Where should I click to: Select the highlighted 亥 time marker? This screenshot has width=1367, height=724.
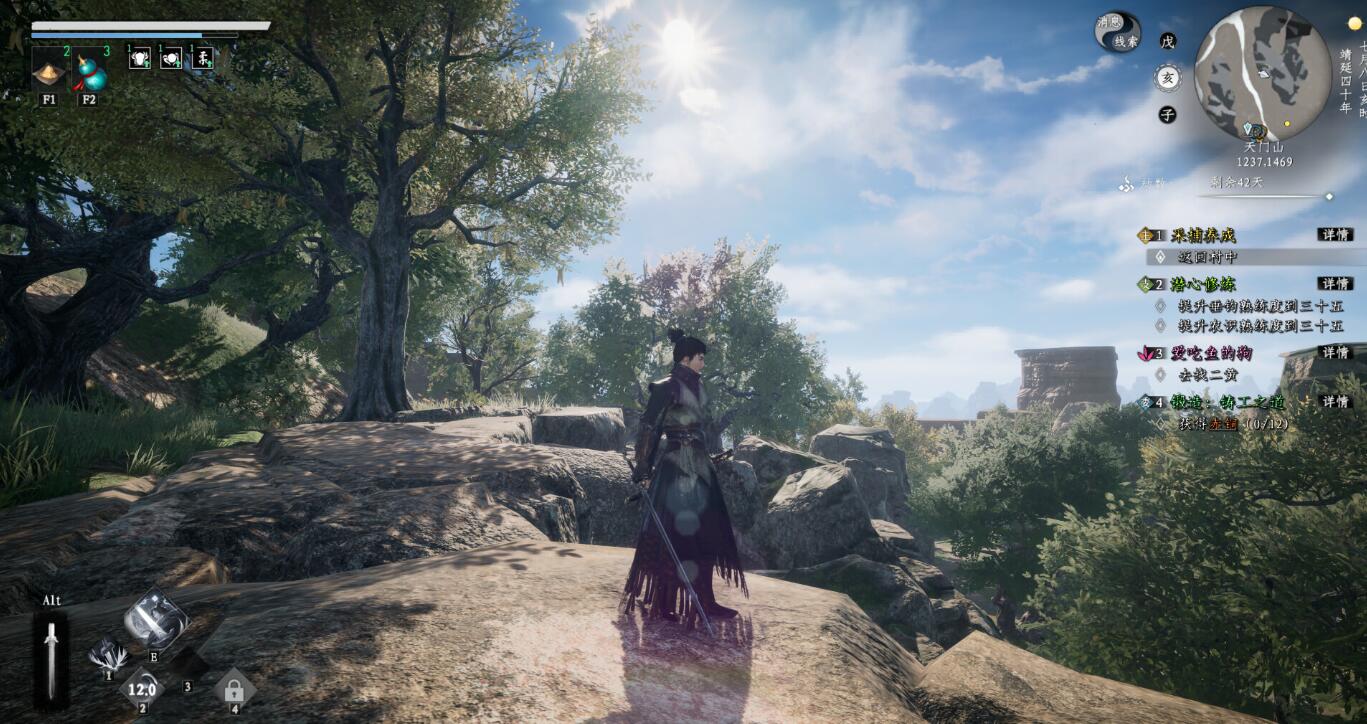pyautogui.click(x=1167, y=78)
